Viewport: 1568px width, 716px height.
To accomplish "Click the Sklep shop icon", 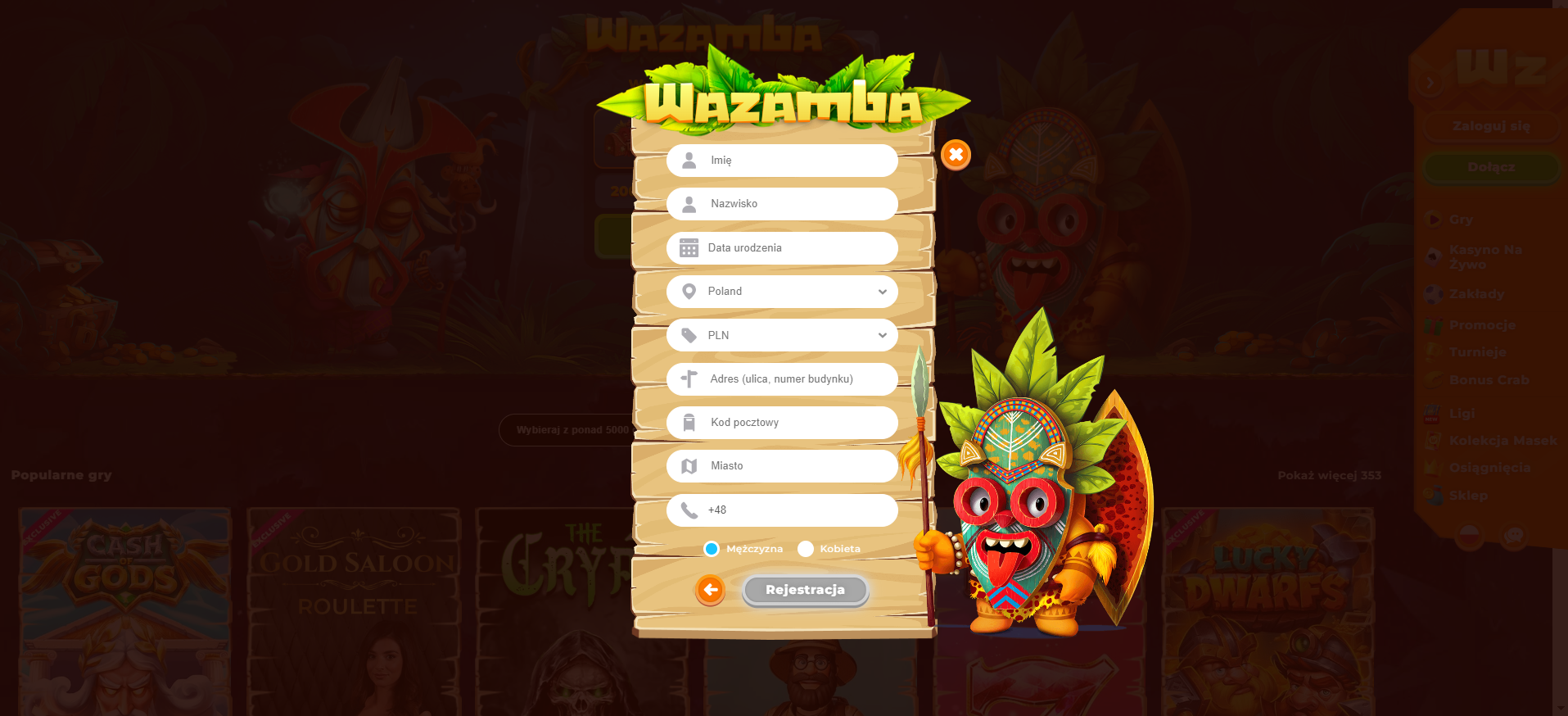I will 1433,496.
